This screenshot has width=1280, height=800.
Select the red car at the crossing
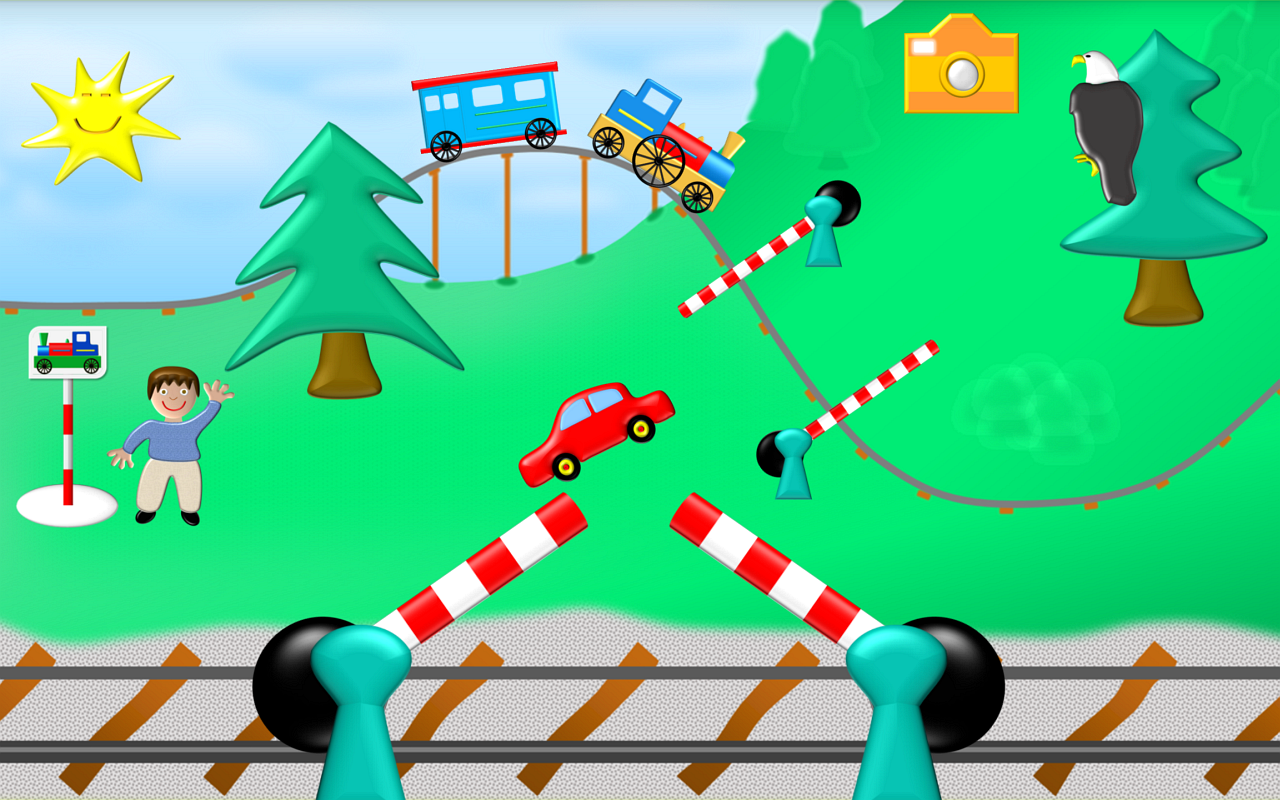tap(595, 425)
